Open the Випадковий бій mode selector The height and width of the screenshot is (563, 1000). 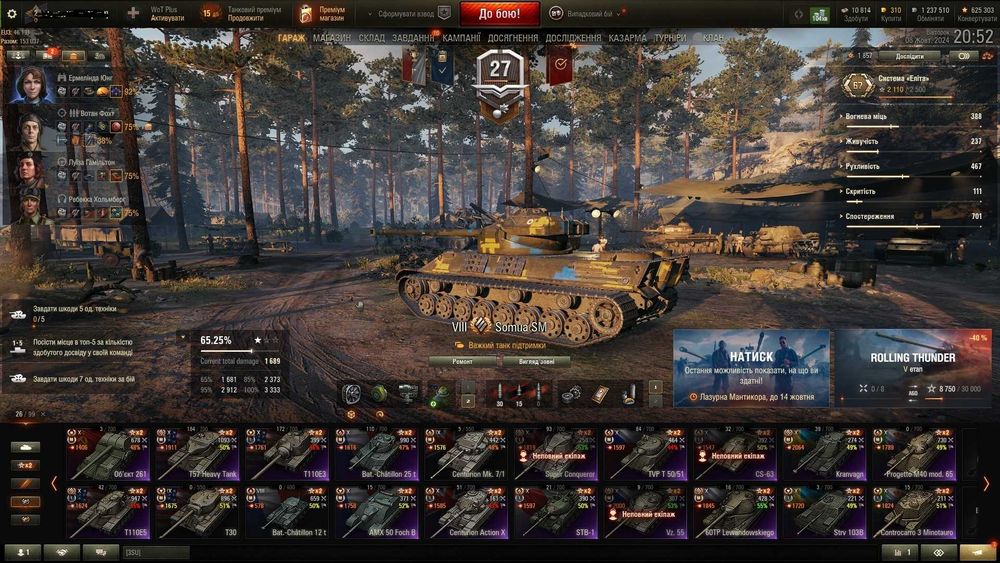point(584,14)
